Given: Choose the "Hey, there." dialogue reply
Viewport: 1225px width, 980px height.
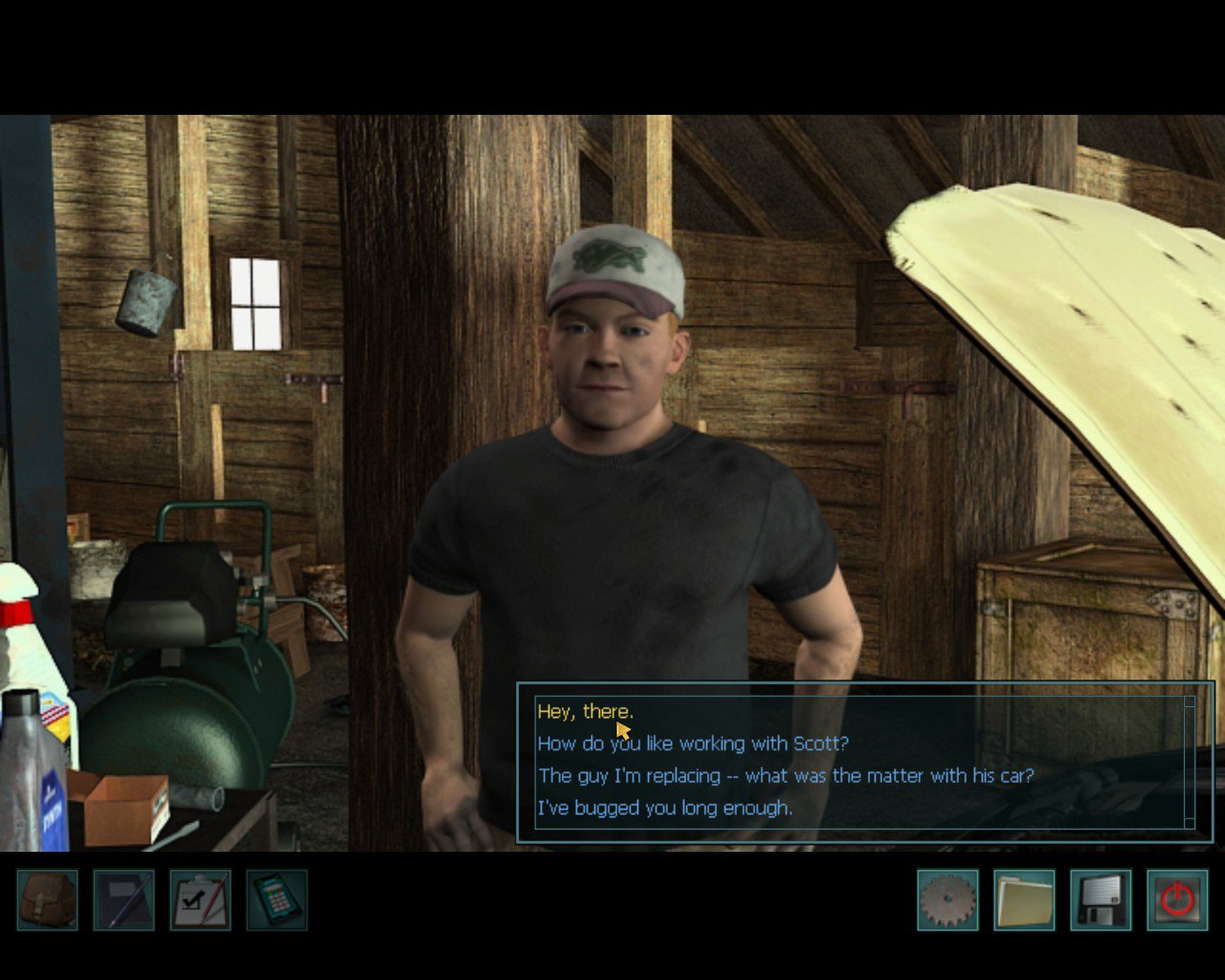Looking at the screenshot, I should click(x=585, y=712).
